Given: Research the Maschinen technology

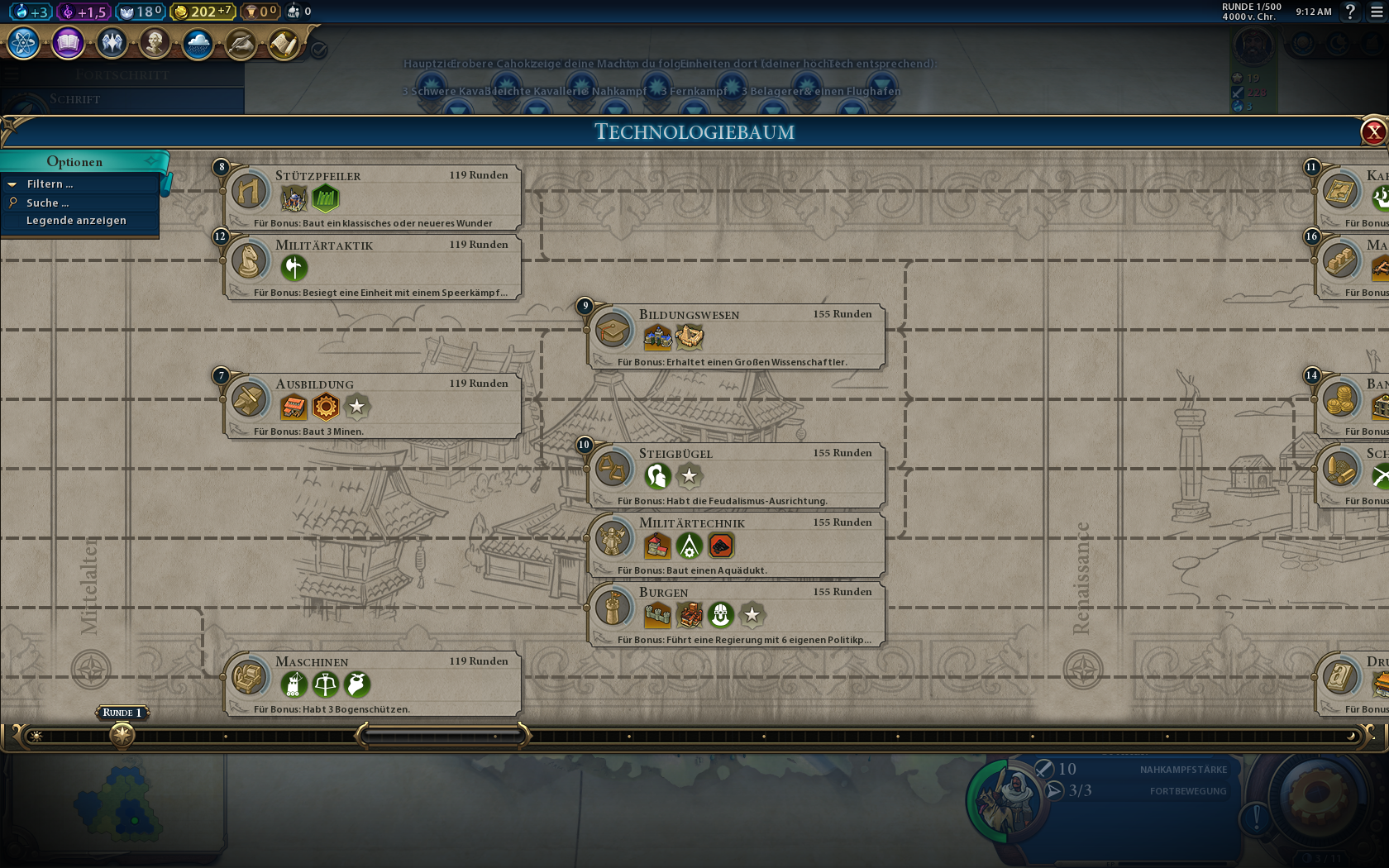Looking at the screenshot, I should (374, 683).
